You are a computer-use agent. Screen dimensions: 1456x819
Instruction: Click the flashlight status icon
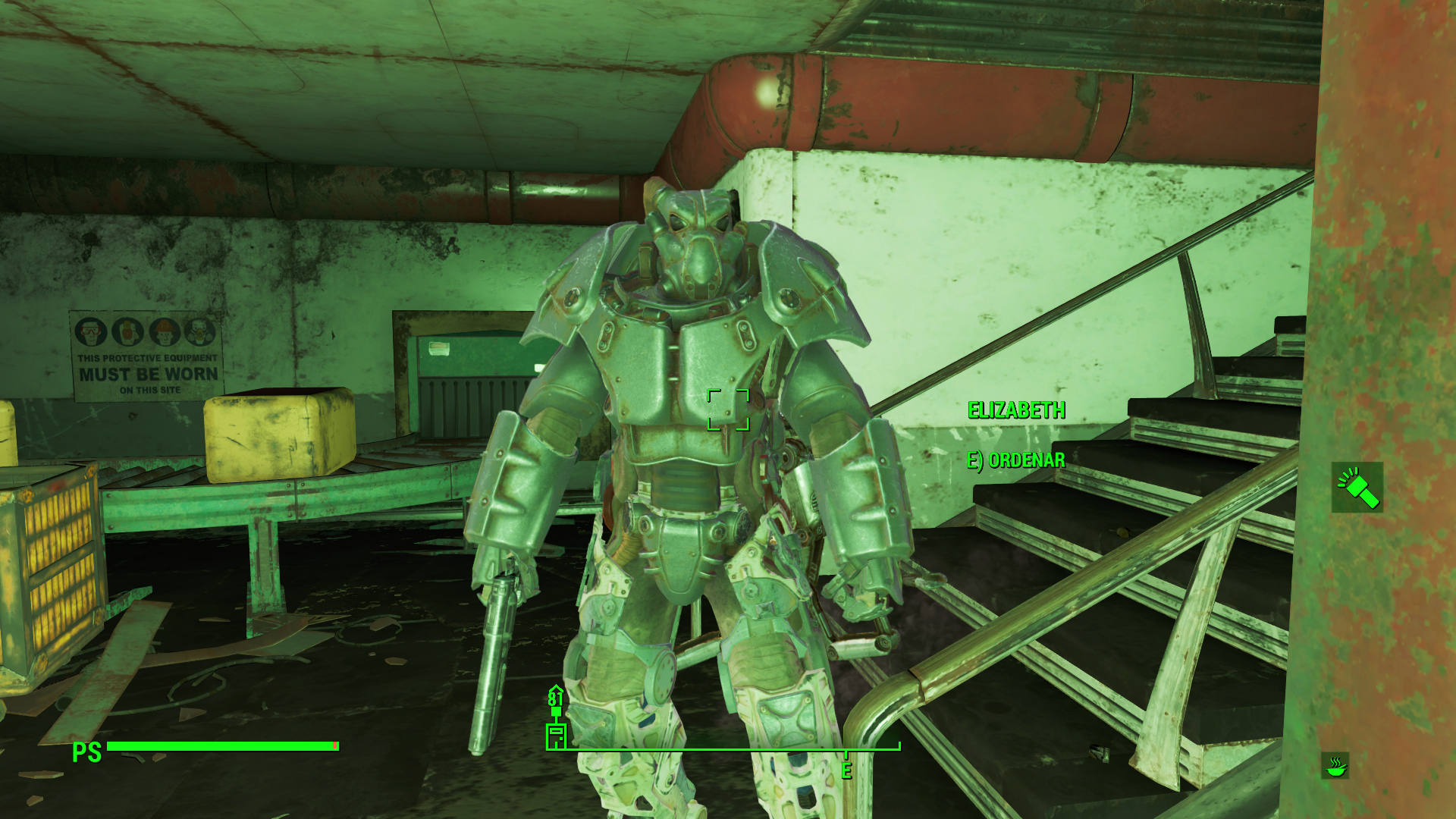coord(1357,487)
